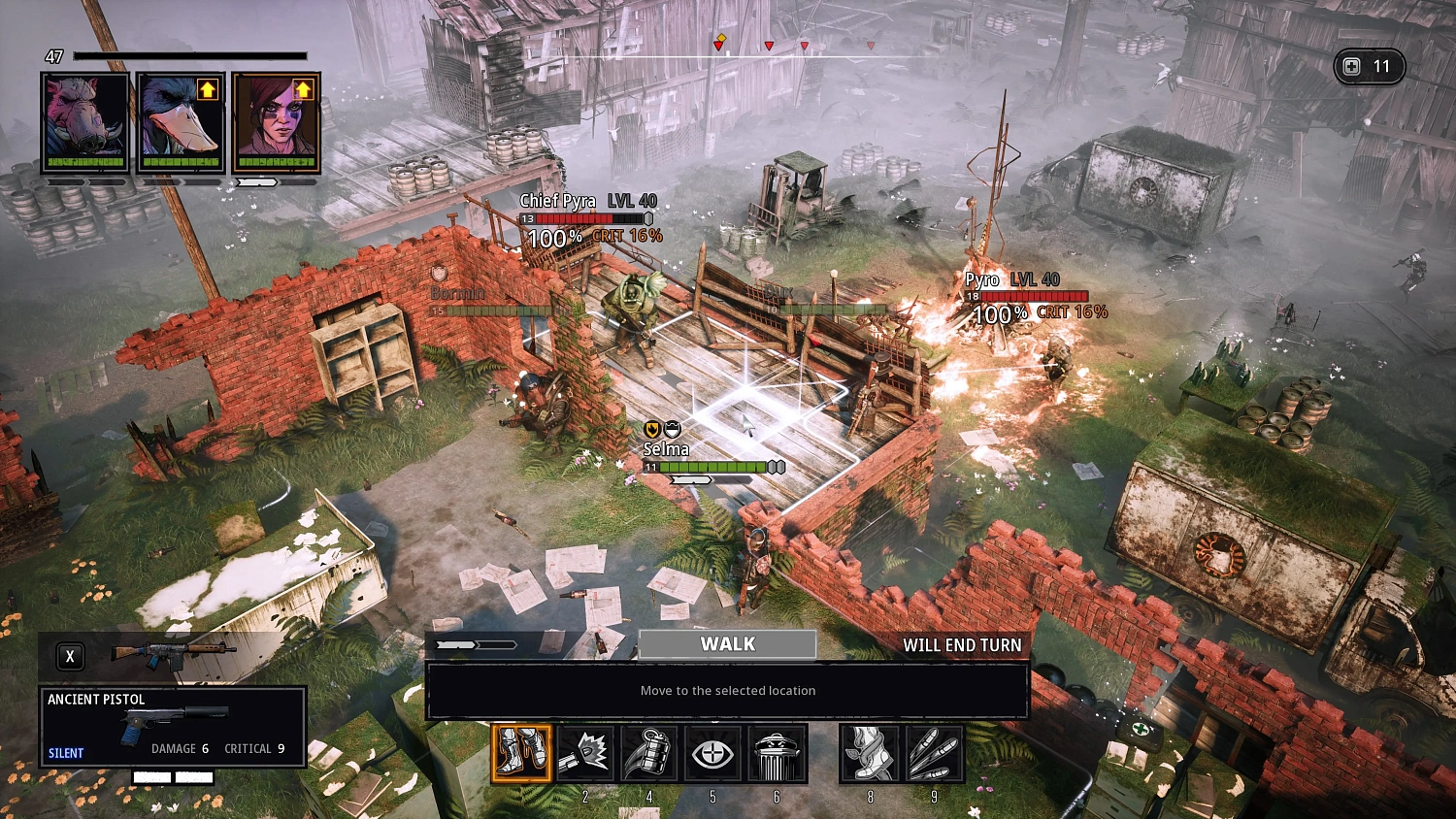Screen dimensions: 1456x819
Task: Select the hoof mutation in slot 8
Action: pos(870,754)
